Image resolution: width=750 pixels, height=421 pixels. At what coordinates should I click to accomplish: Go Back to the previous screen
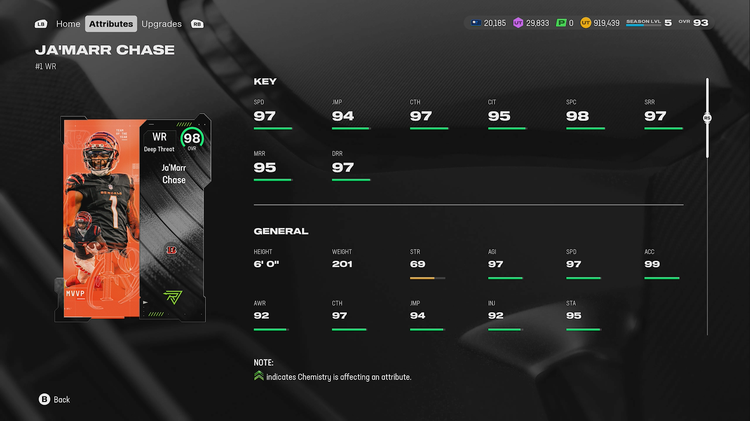point(54,399)
